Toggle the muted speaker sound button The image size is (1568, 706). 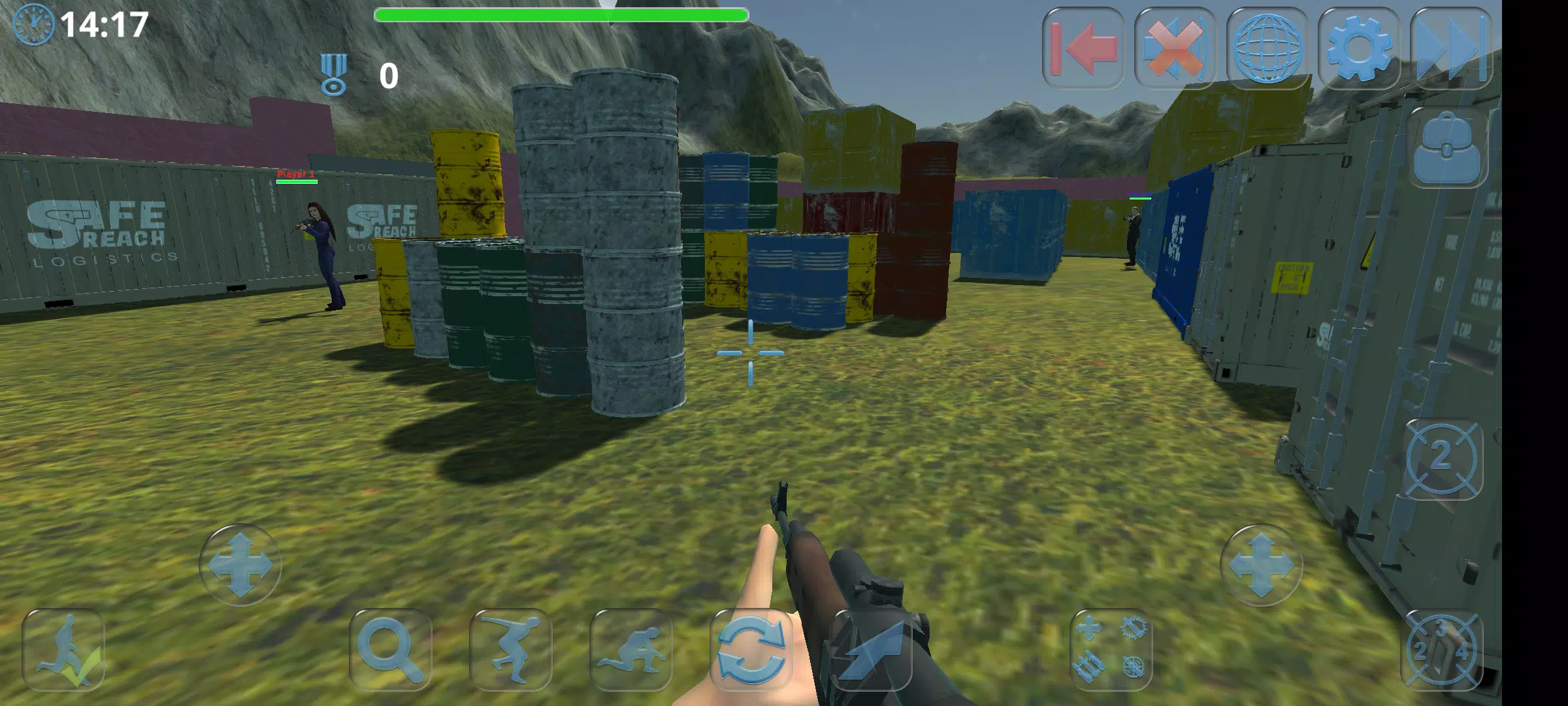pos(1175,48)
